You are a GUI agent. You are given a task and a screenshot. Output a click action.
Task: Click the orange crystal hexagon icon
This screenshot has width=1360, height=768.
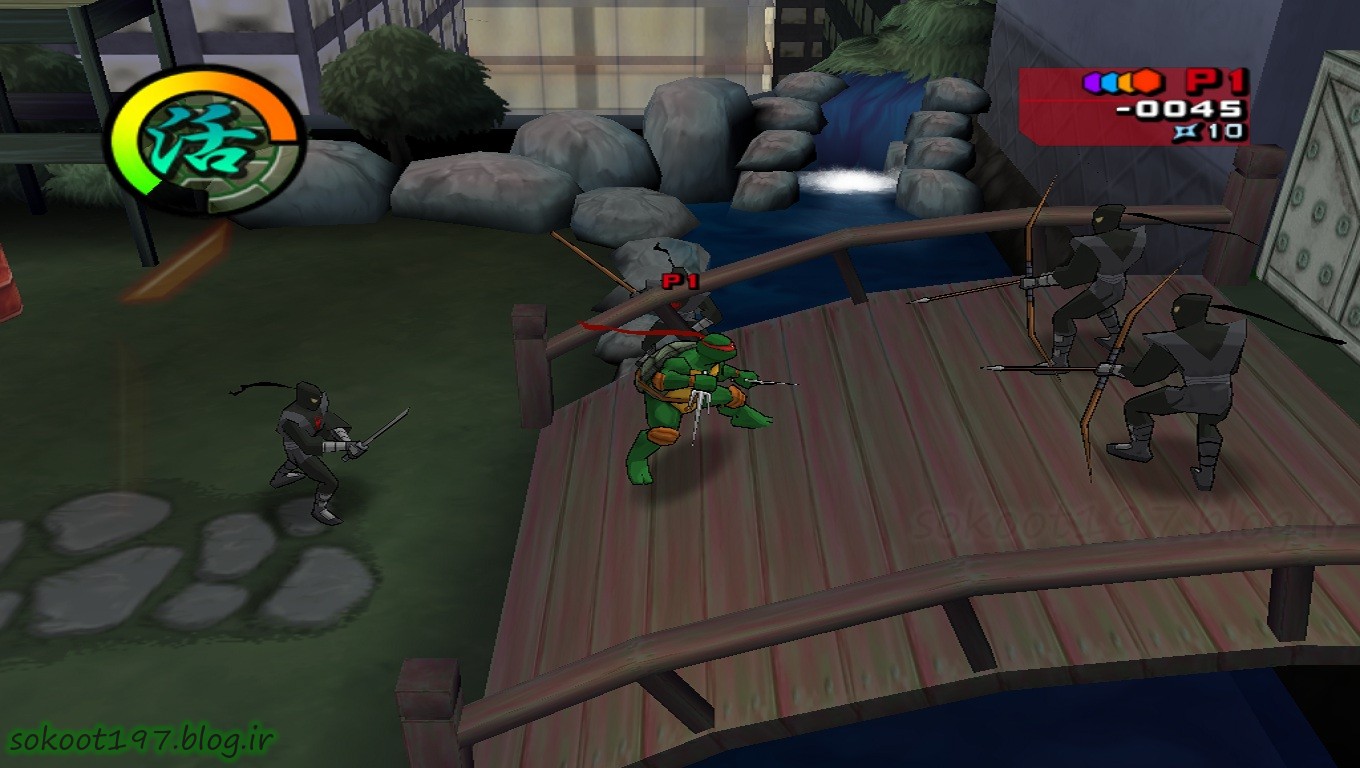pyautogui.click(x=1127, y=82)
